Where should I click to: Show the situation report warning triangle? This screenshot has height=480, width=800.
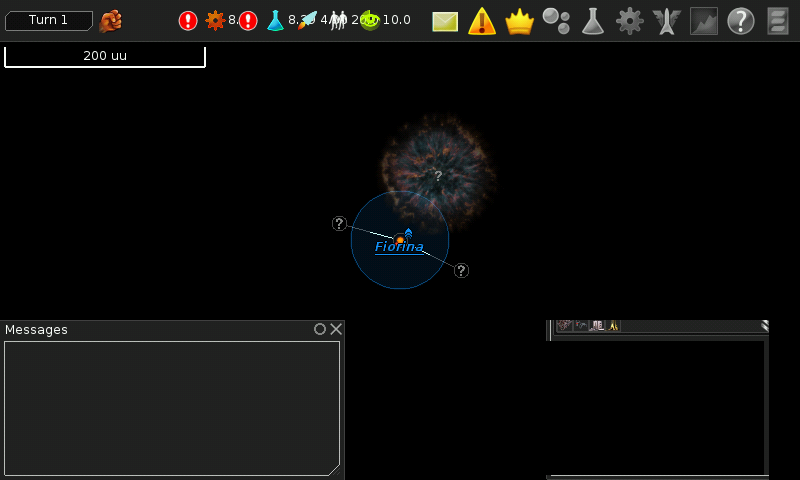[482, 21]
